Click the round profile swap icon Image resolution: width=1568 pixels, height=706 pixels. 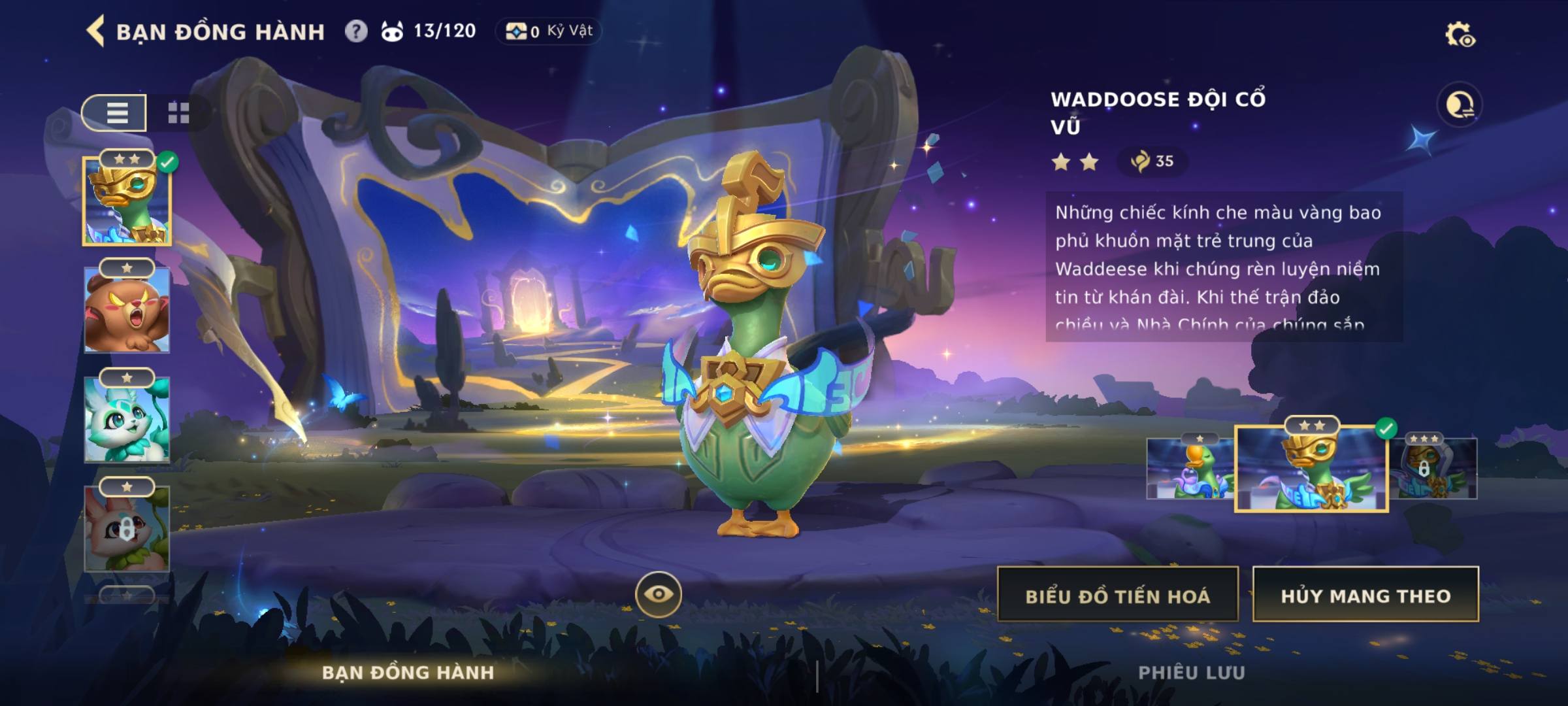1459,105
